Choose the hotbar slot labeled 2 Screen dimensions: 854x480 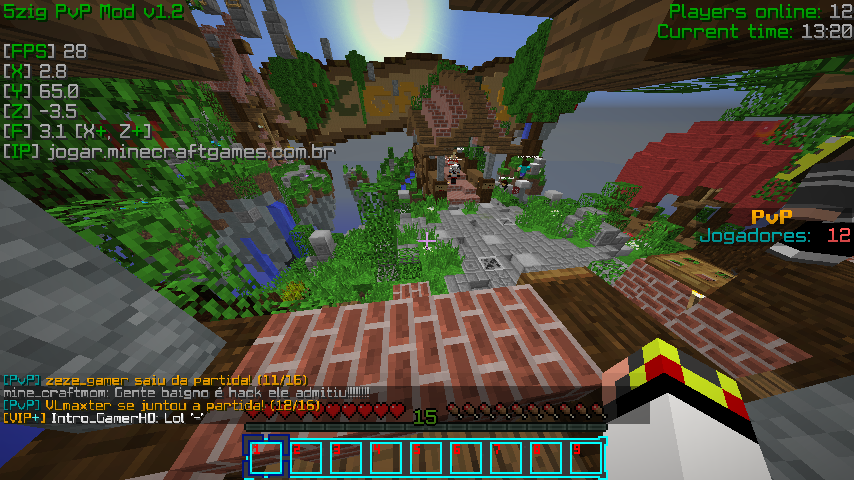click(306, 458)
